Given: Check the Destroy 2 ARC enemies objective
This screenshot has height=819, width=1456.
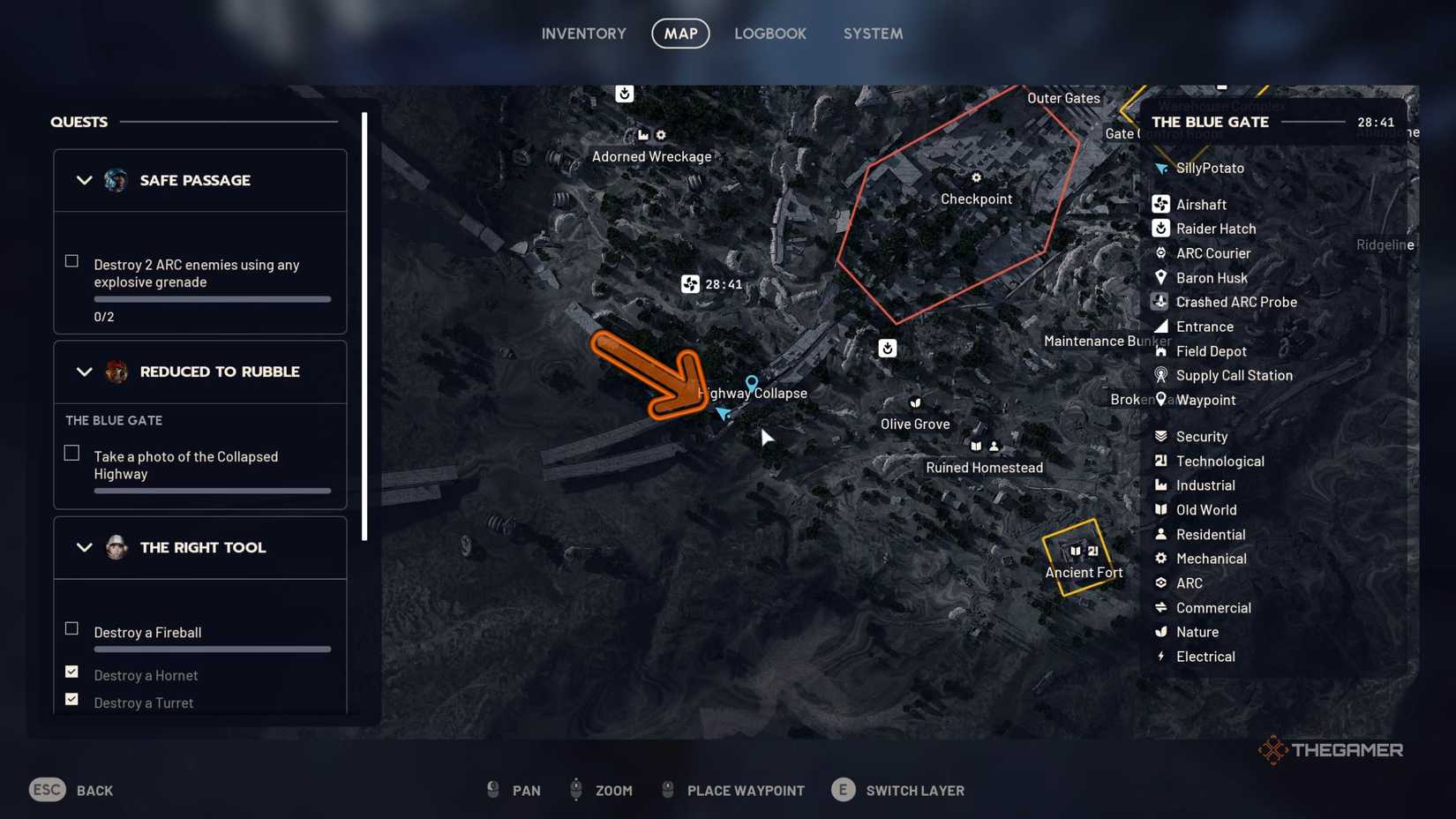Looking at the screenshot, I should pyautogui.click(x=71, y=260).
